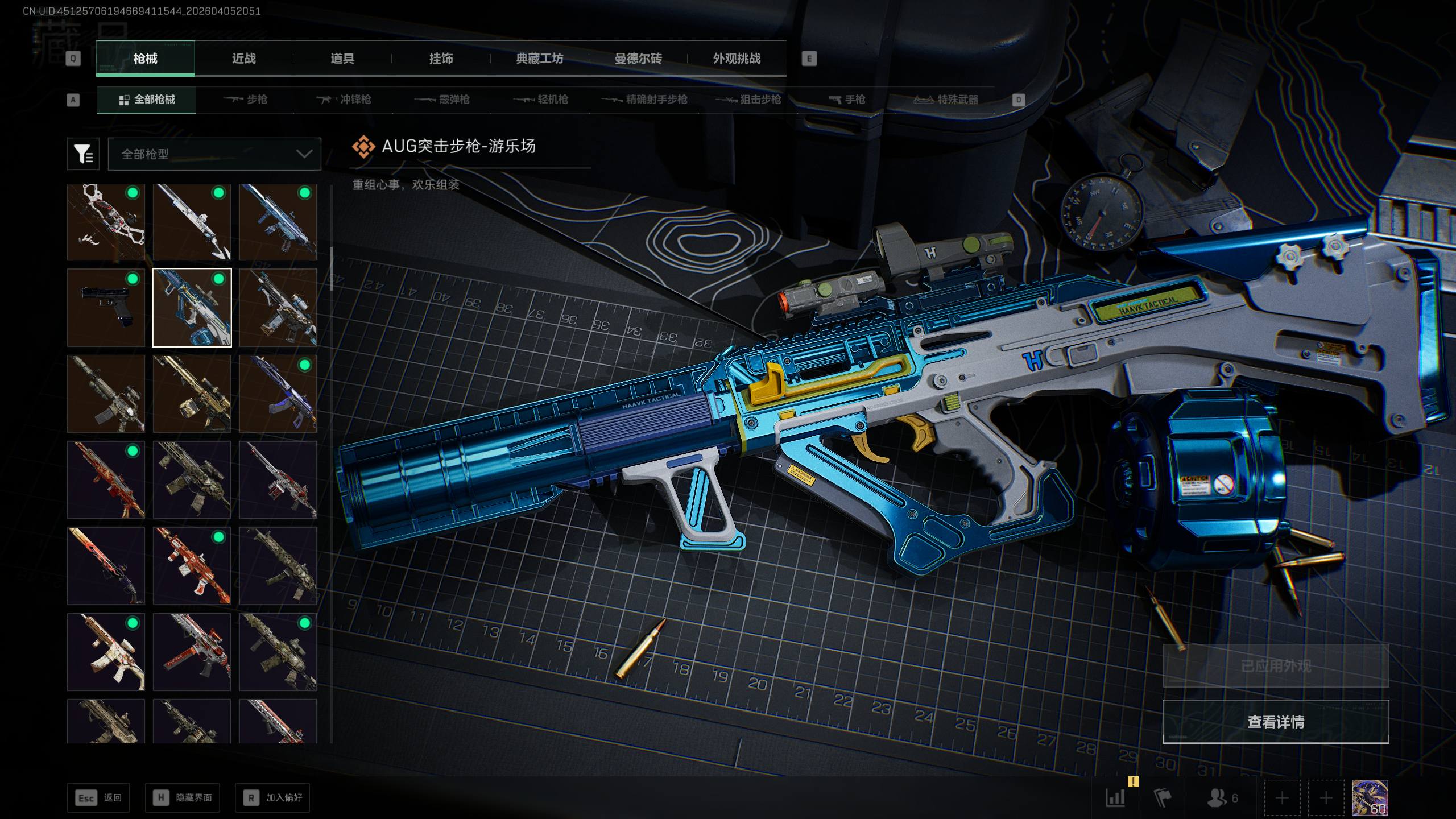Screen dimensions: 1456x819
Task: Select the 挂饰 charms tab
Action: coord(441,59)
